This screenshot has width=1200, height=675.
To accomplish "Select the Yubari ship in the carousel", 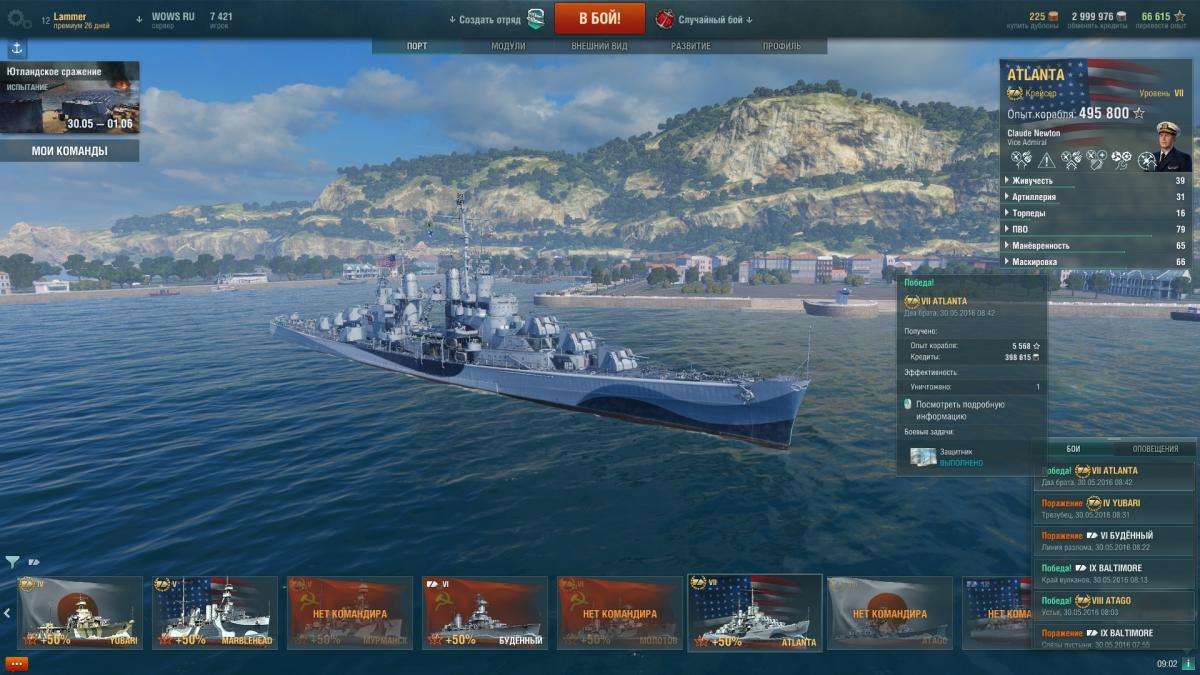I will tap(80, 612).
